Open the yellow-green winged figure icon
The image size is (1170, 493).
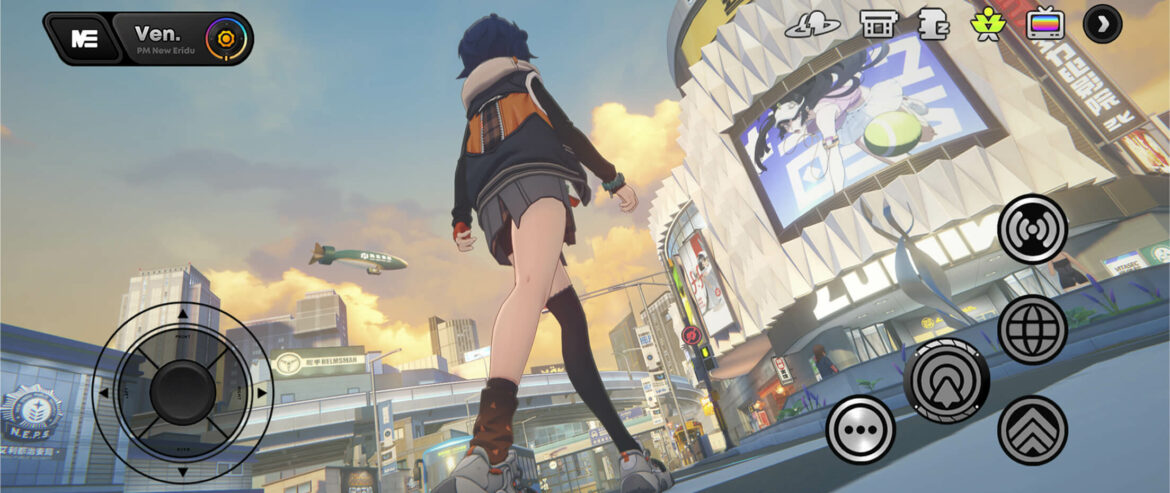tap(988, 23)
